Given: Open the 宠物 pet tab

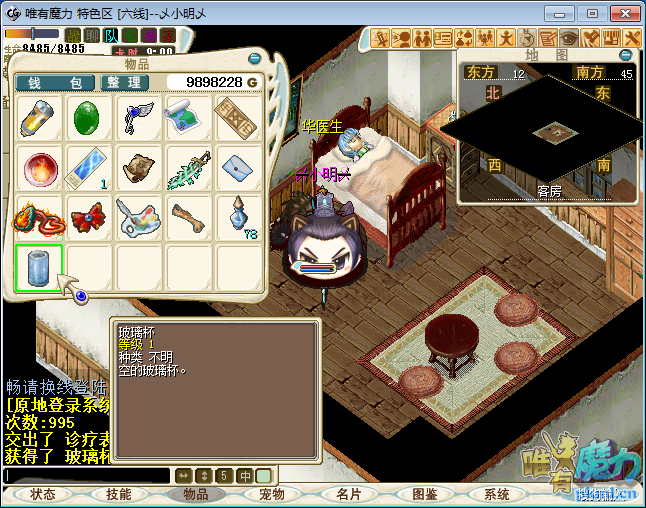Looking at the screenshot, I should [x=272, y=494].
